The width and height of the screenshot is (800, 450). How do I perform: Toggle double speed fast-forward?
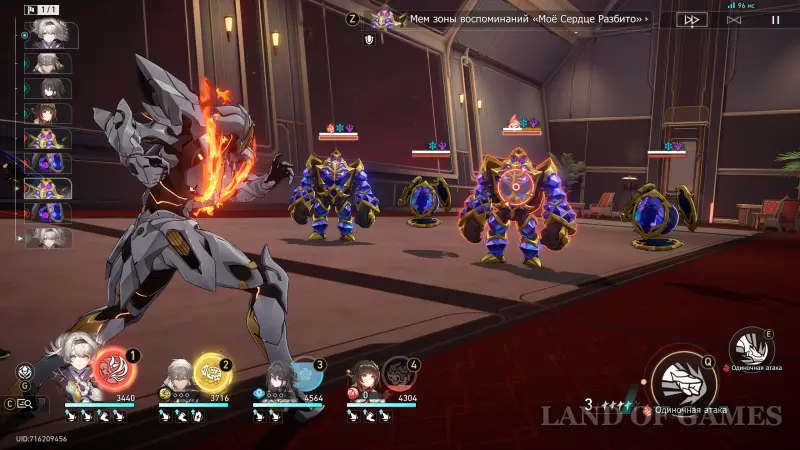[691, 19]
